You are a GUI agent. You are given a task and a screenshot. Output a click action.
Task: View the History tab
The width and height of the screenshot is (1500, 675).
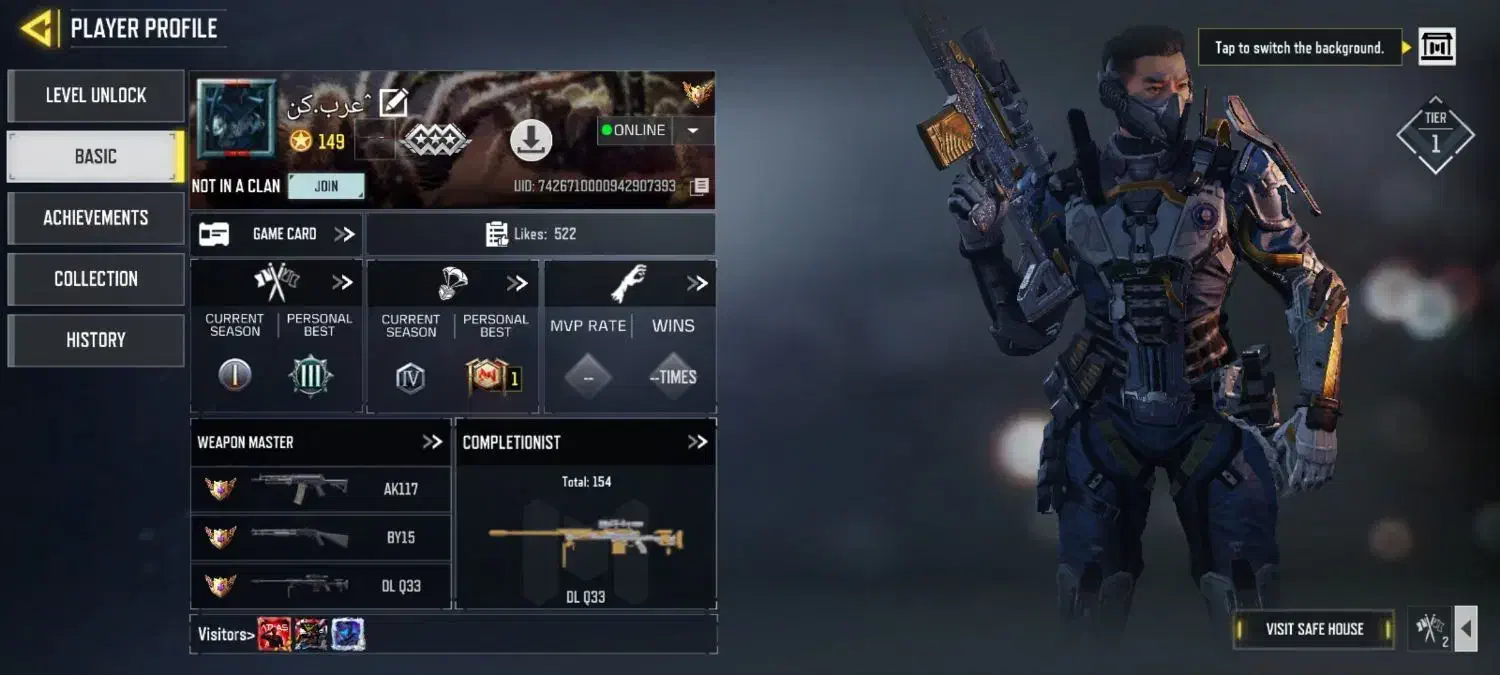tap(96, 340)
